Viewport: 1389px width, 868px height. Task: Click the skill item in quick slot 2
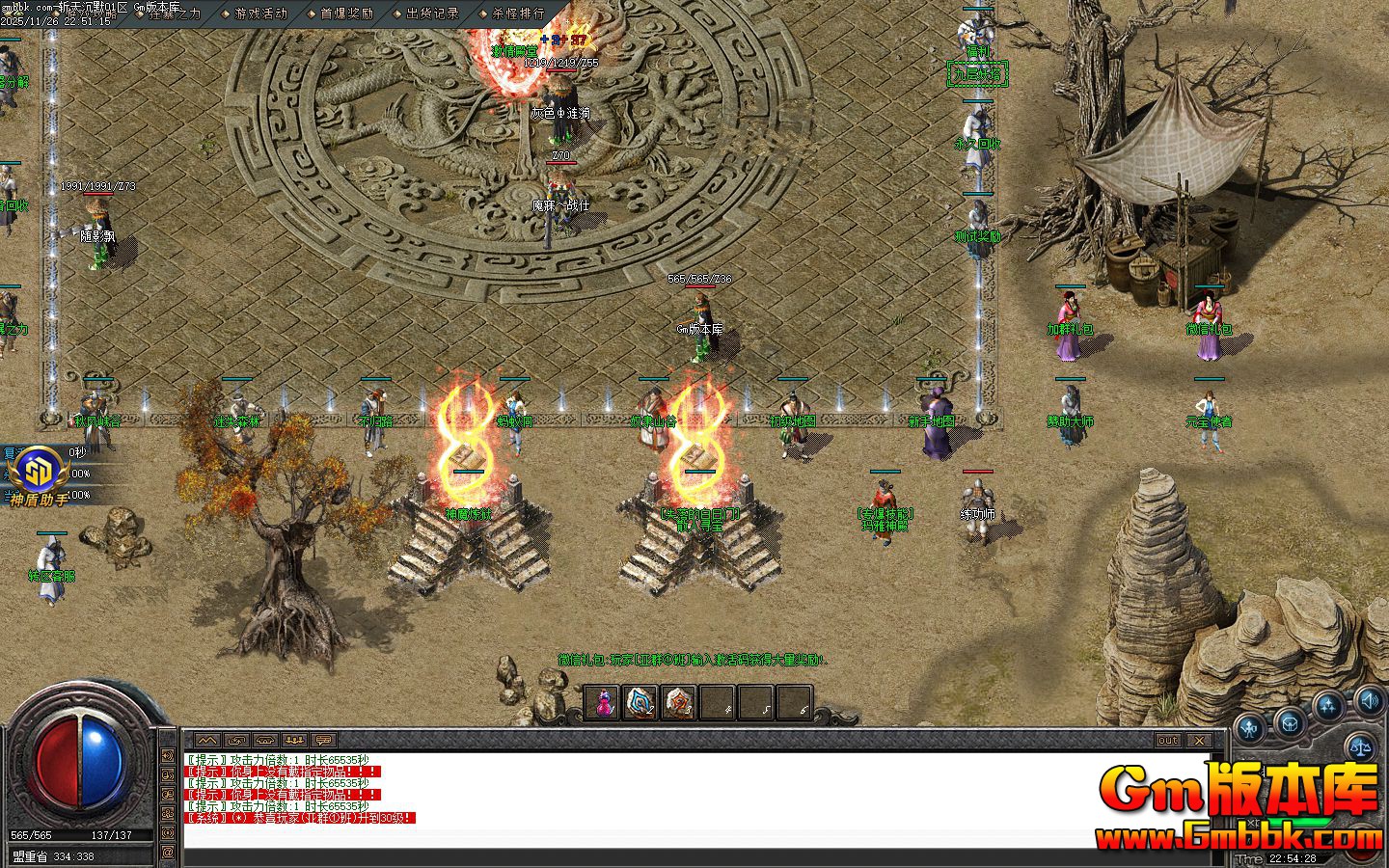640,705
